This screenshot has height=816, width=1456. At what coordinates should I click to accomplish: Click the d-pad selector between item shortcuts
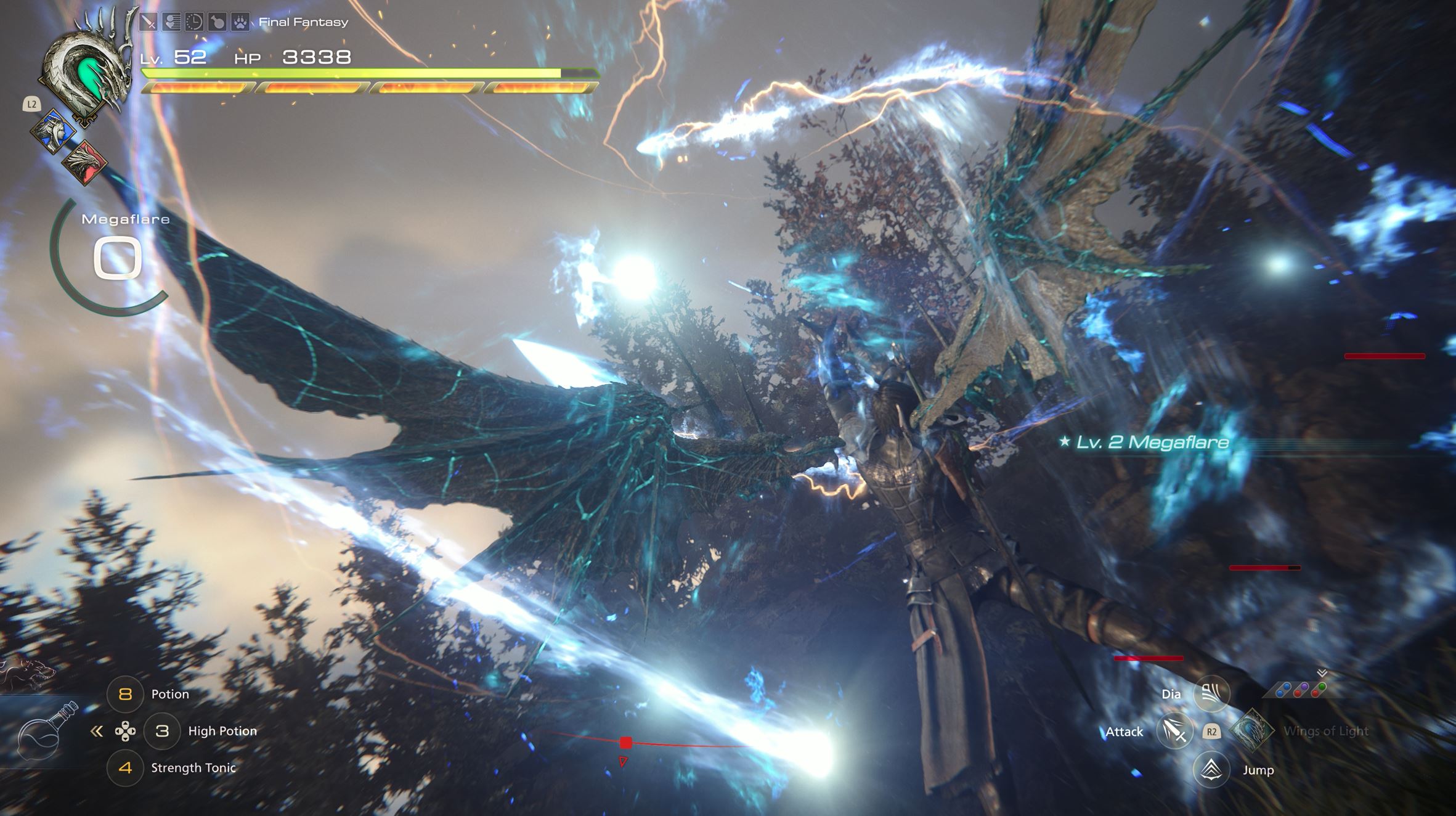click(125, 732)
